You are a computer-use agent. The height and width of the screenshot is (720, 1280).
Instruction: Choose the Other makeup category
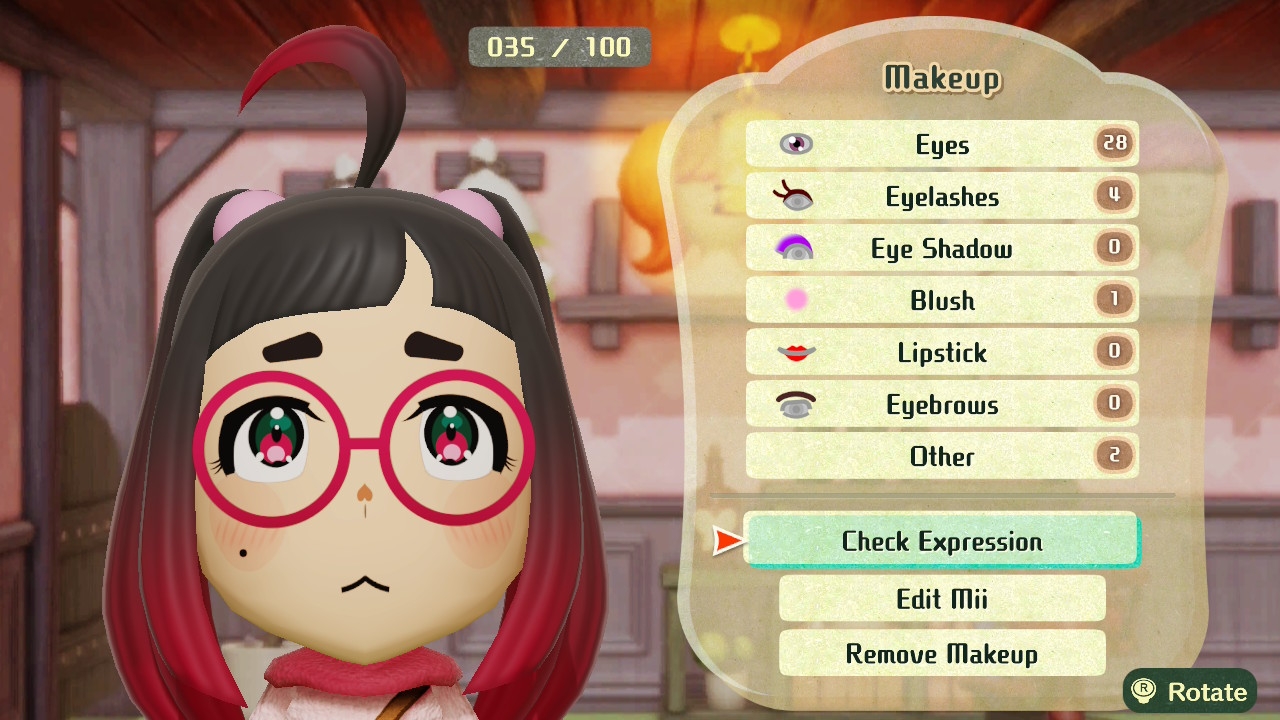click(941, 456)
